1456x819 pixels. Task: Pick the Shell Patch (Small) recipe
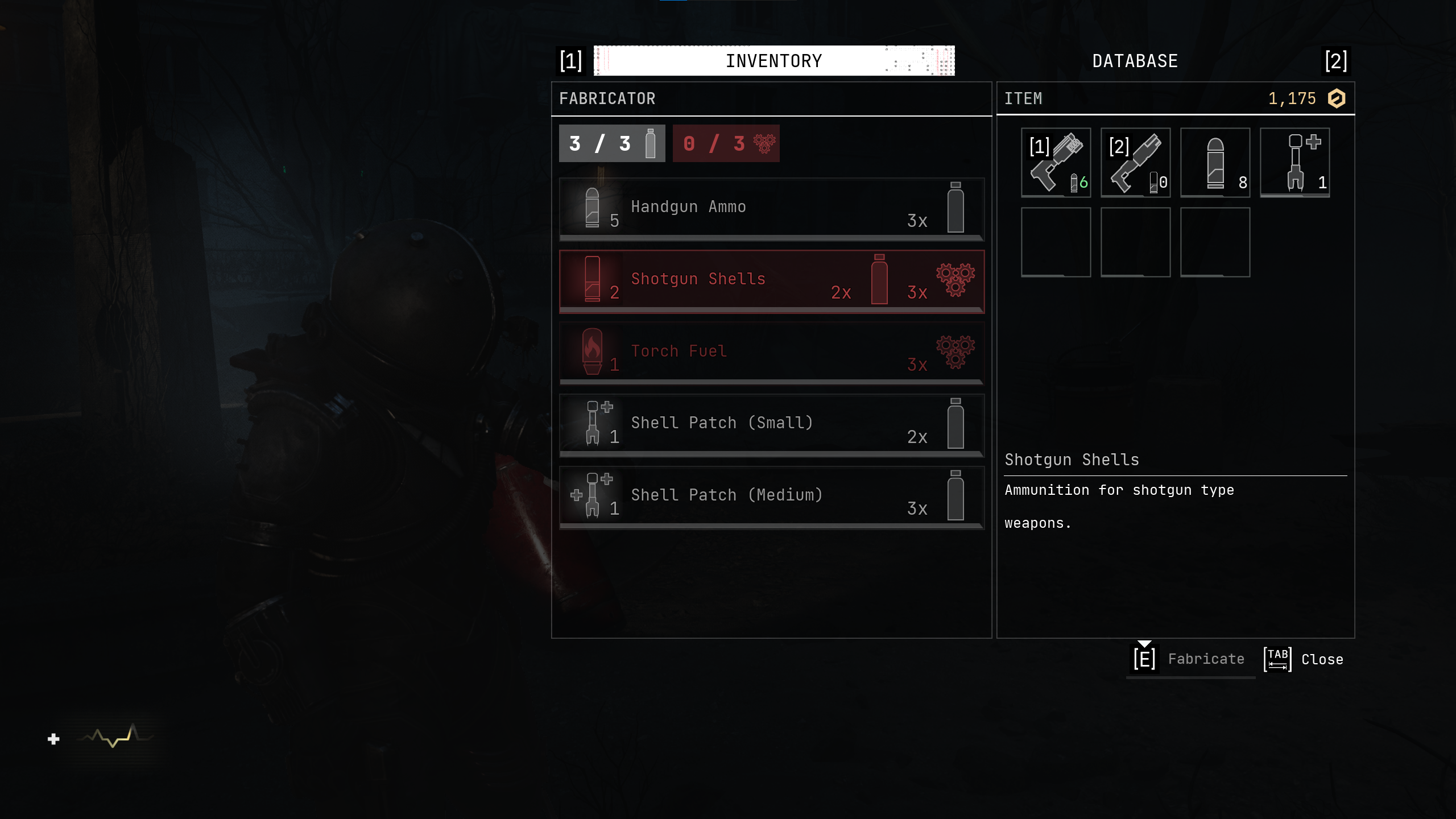click(771, 425)
